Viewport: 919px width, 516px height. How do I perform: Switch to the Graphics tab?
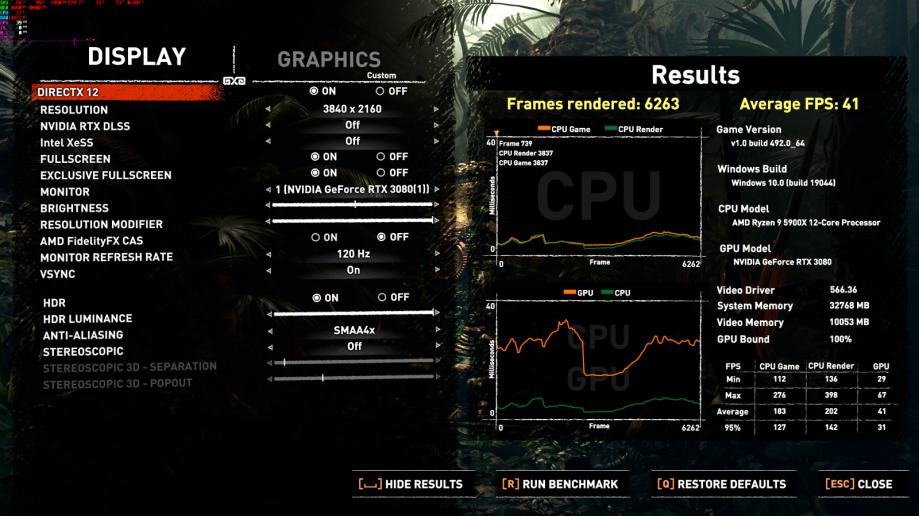click(x=329, y=60)
